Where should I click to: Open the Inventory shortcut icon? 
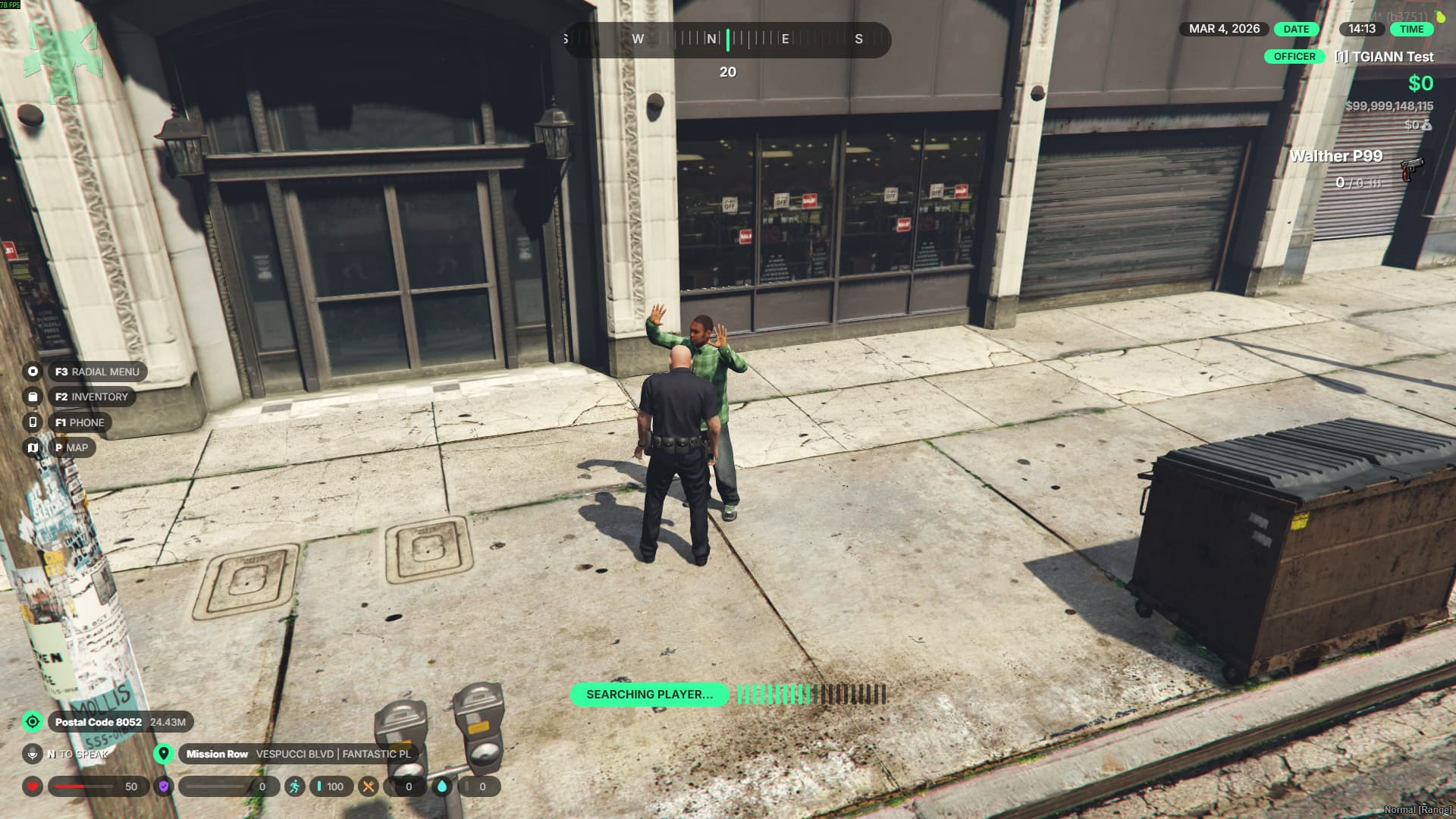[33, 397]
